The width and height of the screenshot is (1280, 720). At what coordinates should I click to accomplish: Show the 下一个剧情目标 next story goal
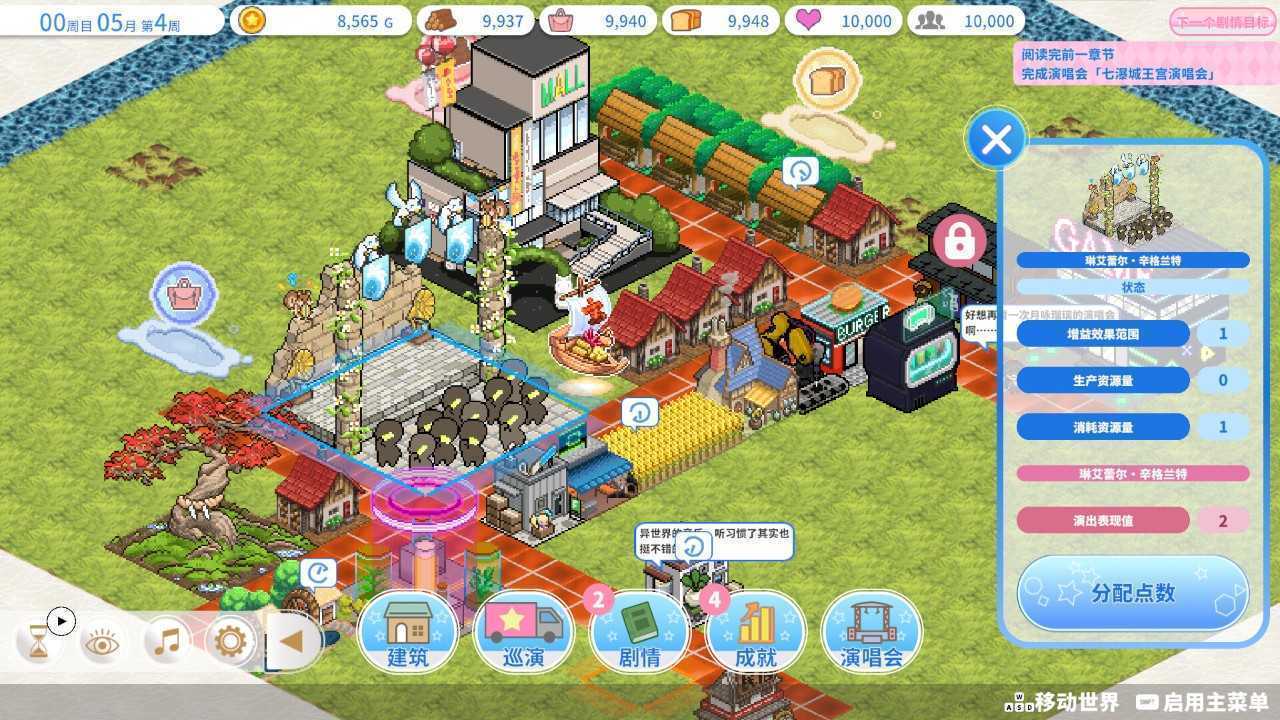tap(1222, 22)
